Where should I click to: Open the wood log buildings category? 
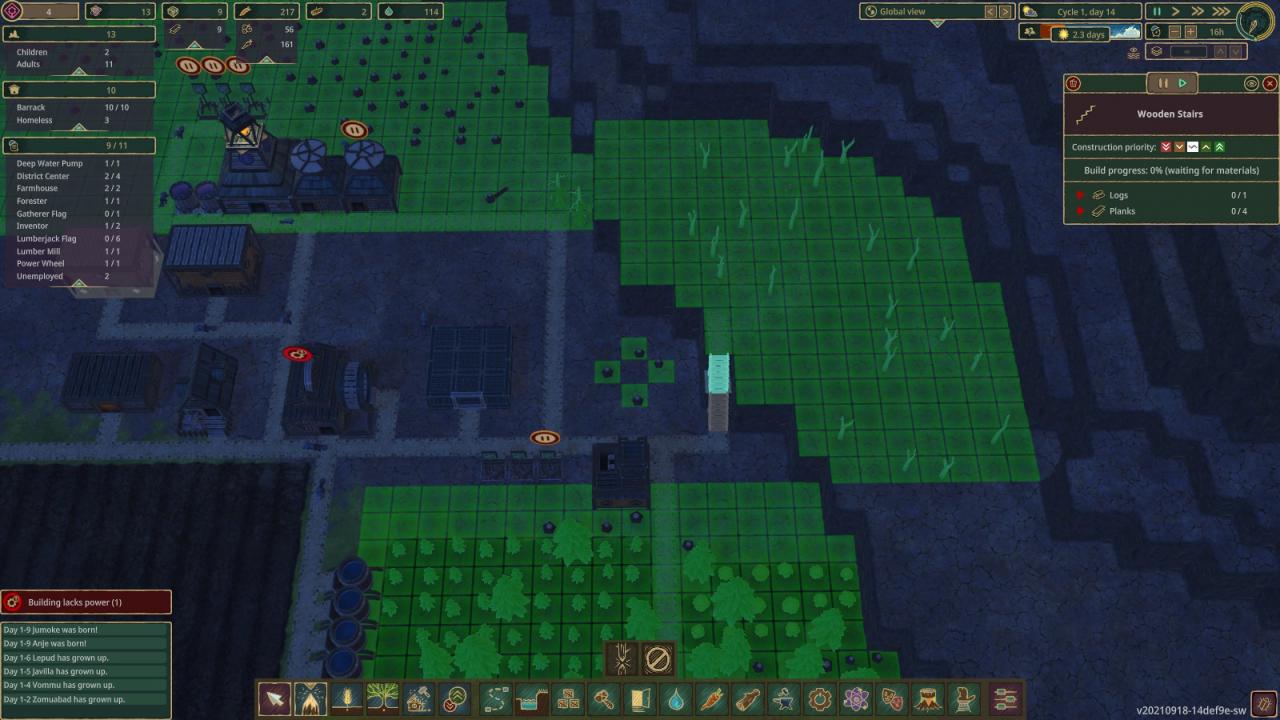pos(748,698)
